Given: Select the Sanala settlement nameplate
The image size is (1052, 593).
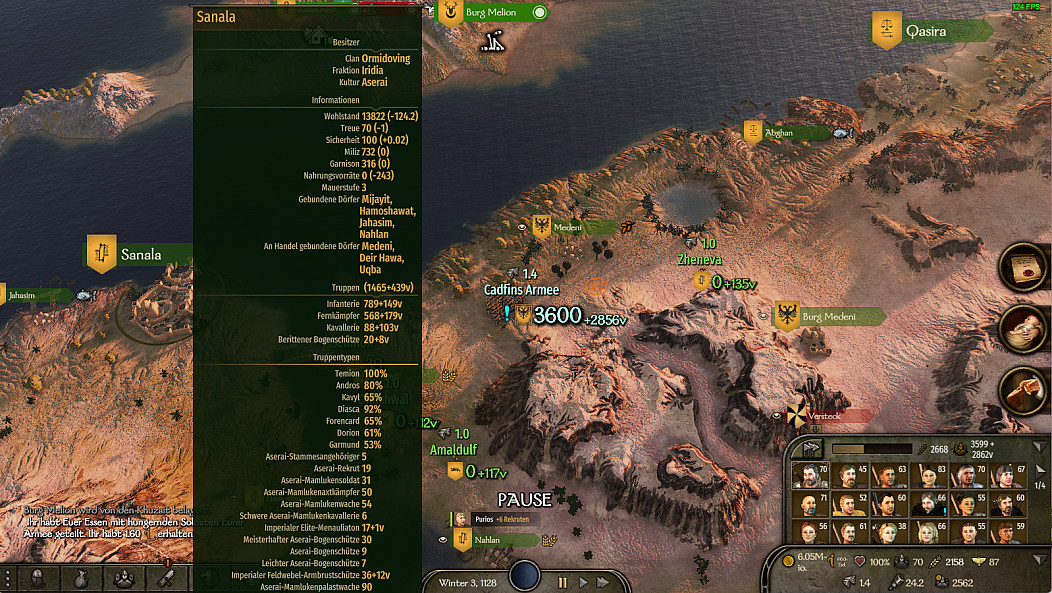Looking at the screenshot, I should [x=140, y=255].
